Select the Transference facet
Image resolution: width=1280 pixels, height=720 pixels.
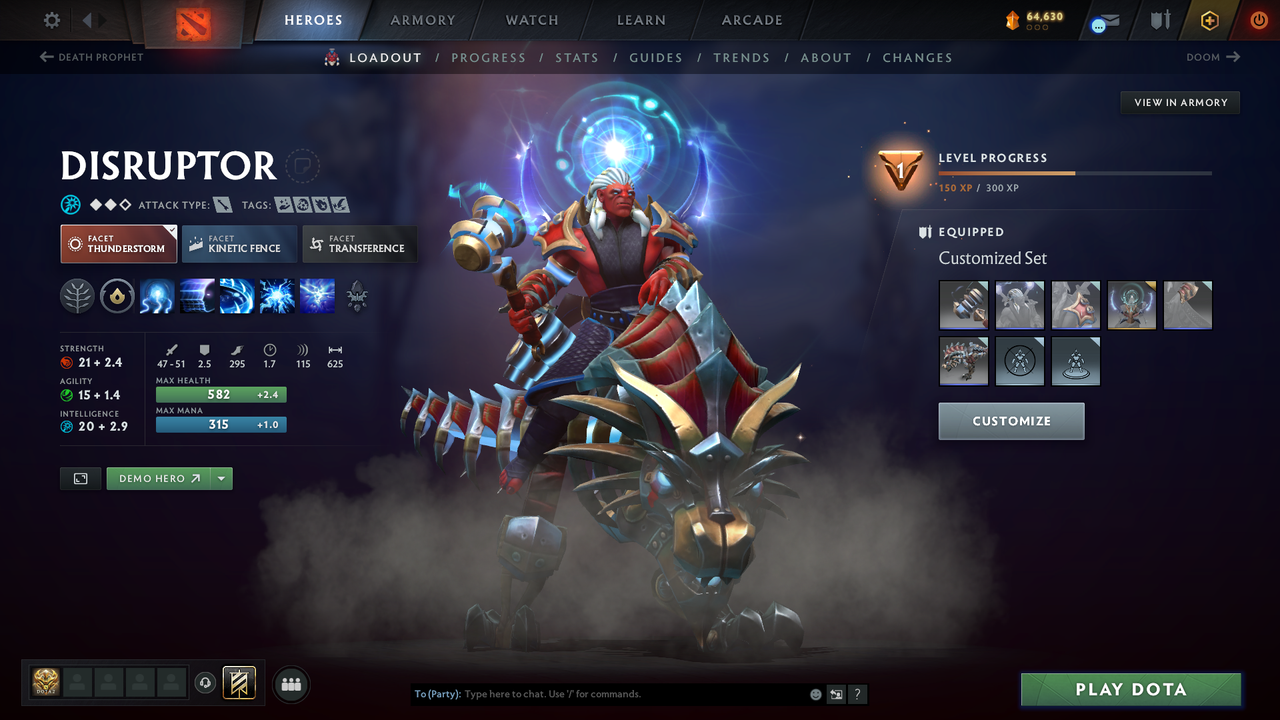click(x=360, y=243)
